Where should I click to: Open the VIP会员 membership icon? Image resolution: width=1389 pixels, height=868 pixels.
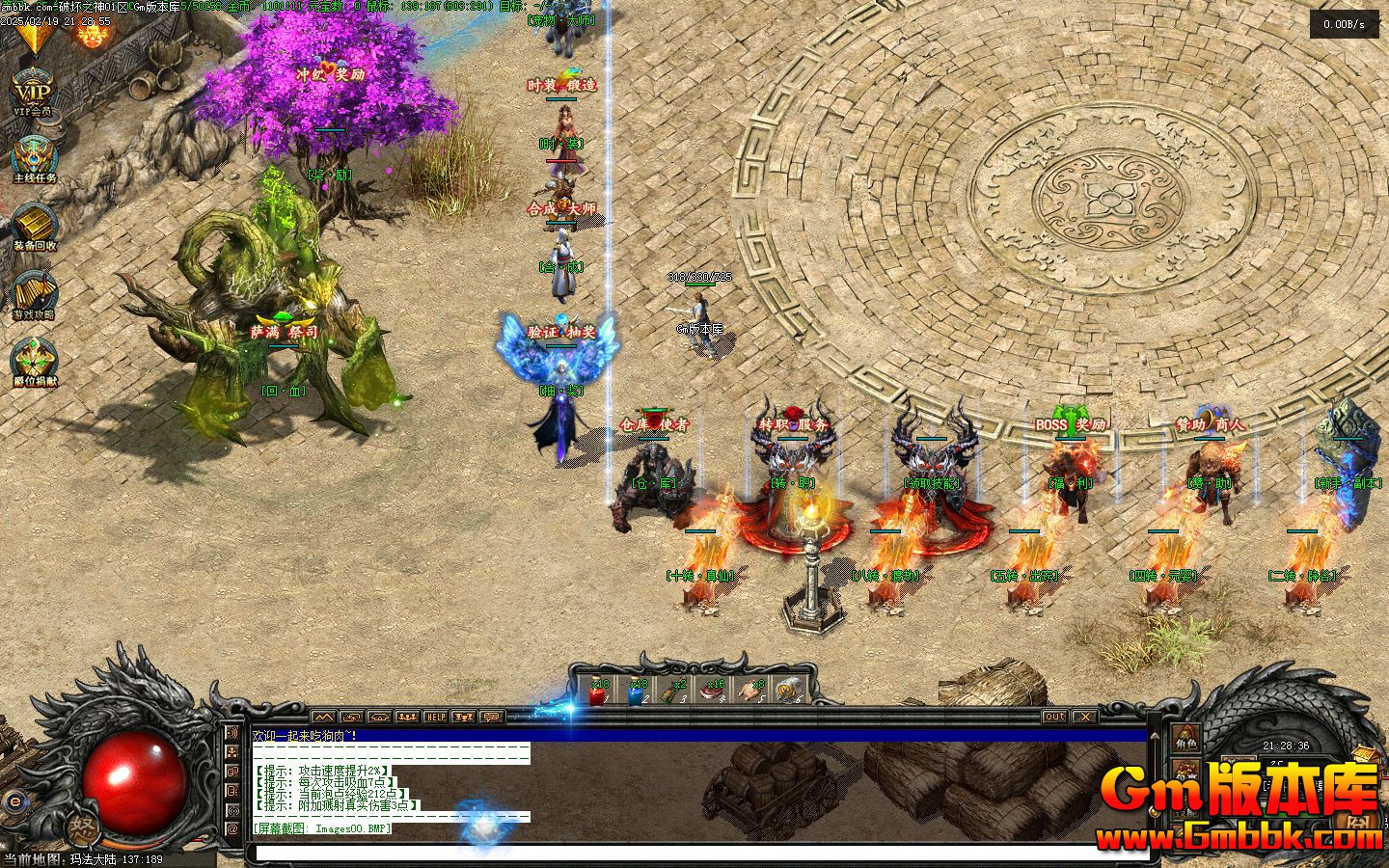pyautogui.click(x=33, y=94)
